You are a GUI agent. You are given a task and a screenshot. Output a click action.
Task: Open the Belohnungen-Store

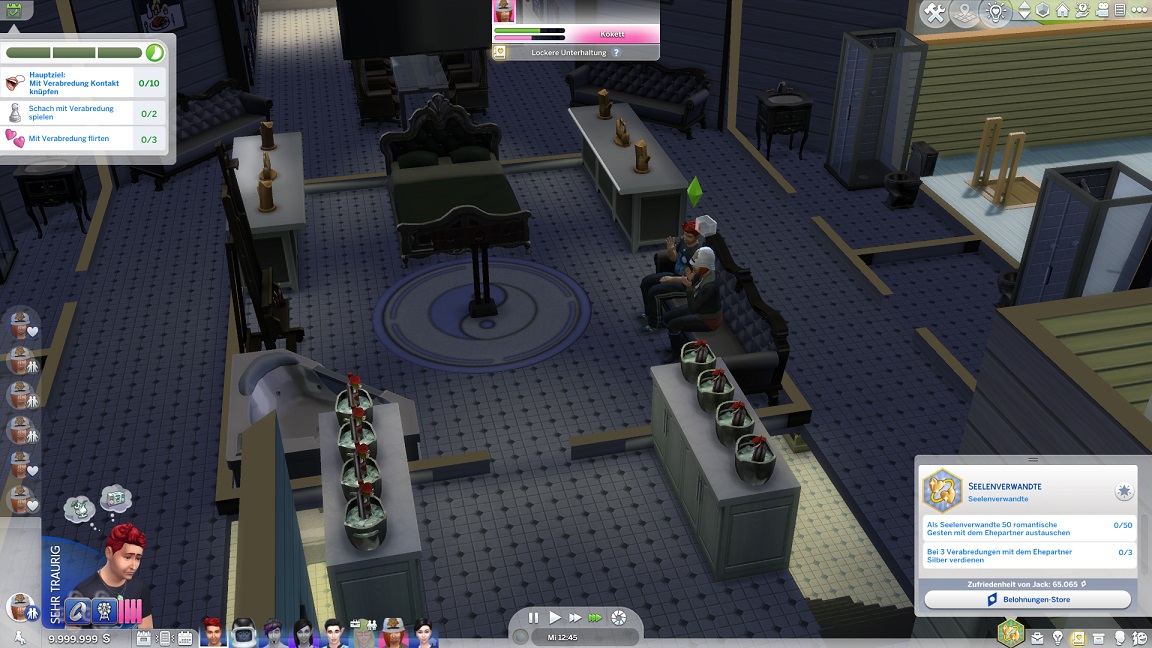1027,599
